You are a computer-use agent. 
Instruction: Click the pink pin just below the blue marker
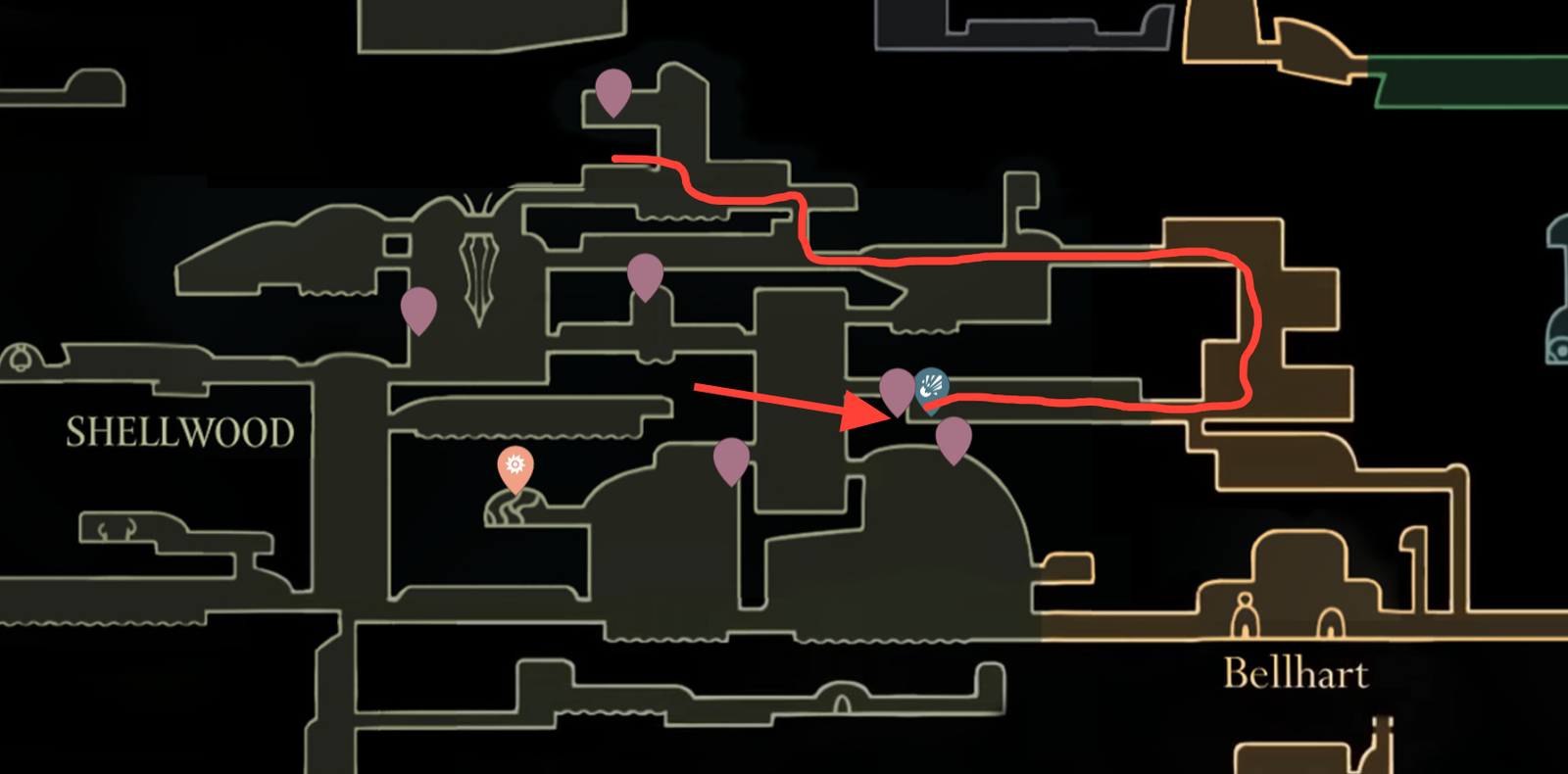point(955,441)
